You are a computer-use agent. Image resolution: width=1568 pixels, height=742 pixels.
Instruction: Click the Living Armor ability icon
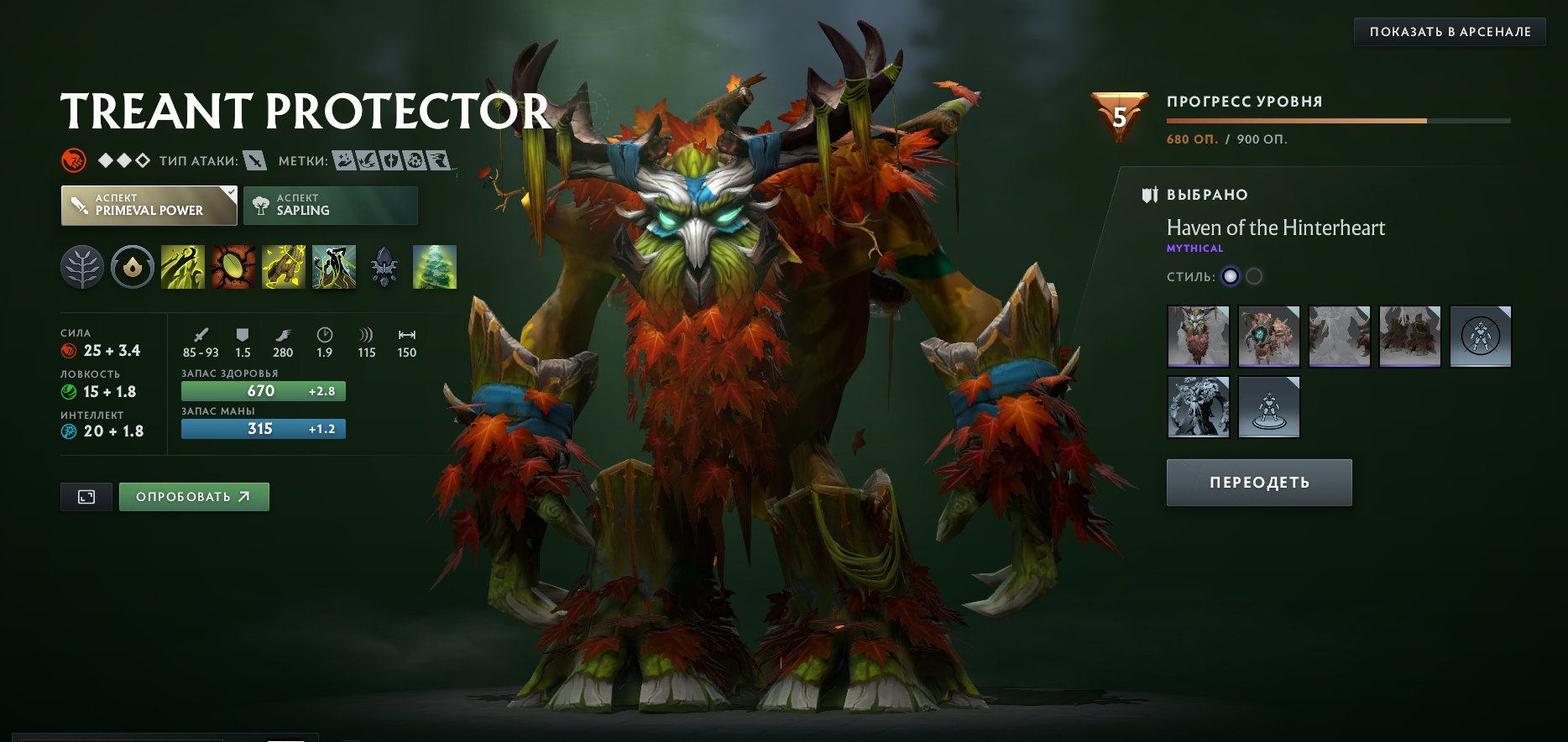283,267
